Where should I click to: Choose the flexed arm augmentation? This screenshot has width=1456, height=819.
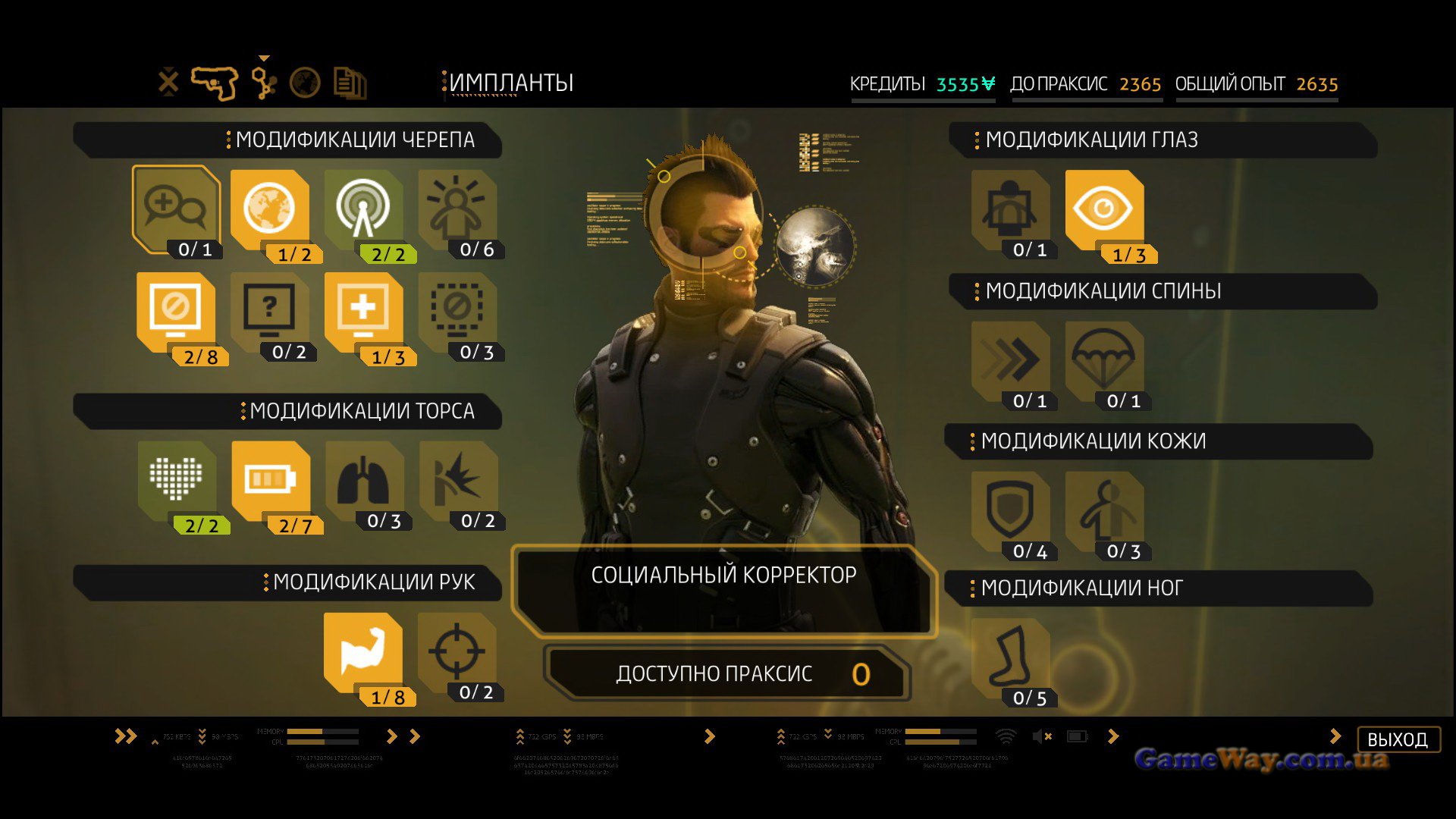(x=363, y=651)
